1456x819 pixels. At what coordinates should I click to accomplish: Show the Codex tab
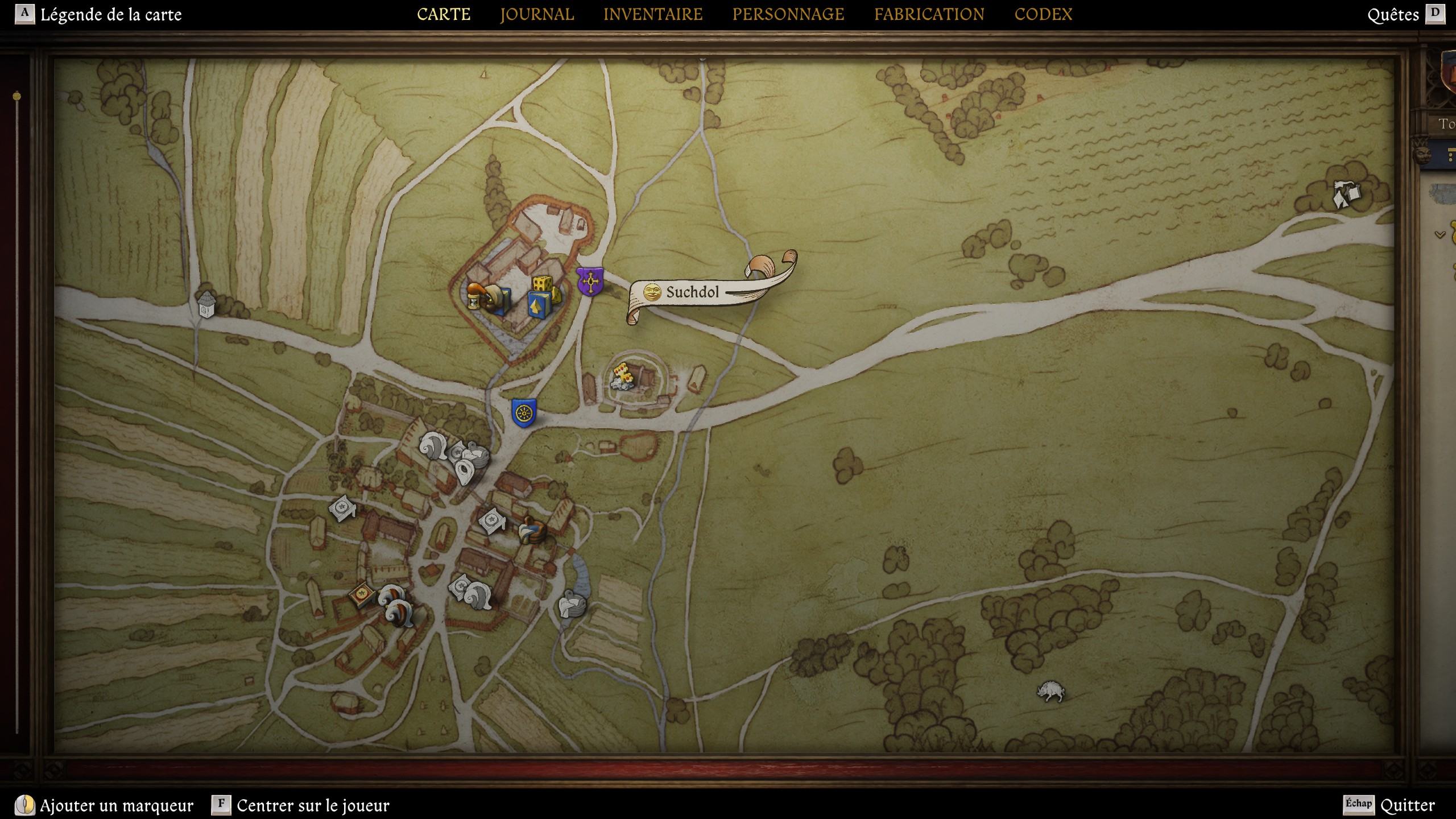[x=1043, y=14]
